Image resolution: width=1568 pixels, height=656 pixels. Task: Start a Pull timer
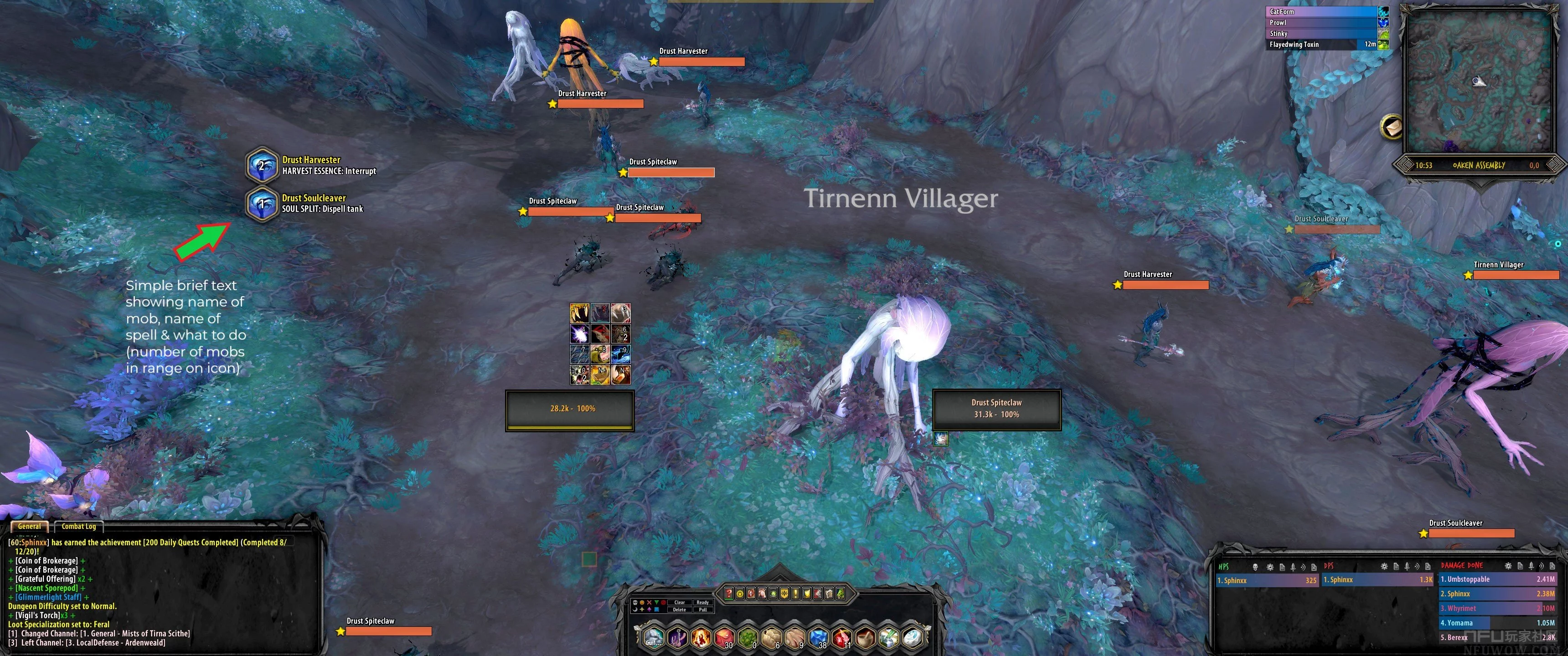click(703, 610)
